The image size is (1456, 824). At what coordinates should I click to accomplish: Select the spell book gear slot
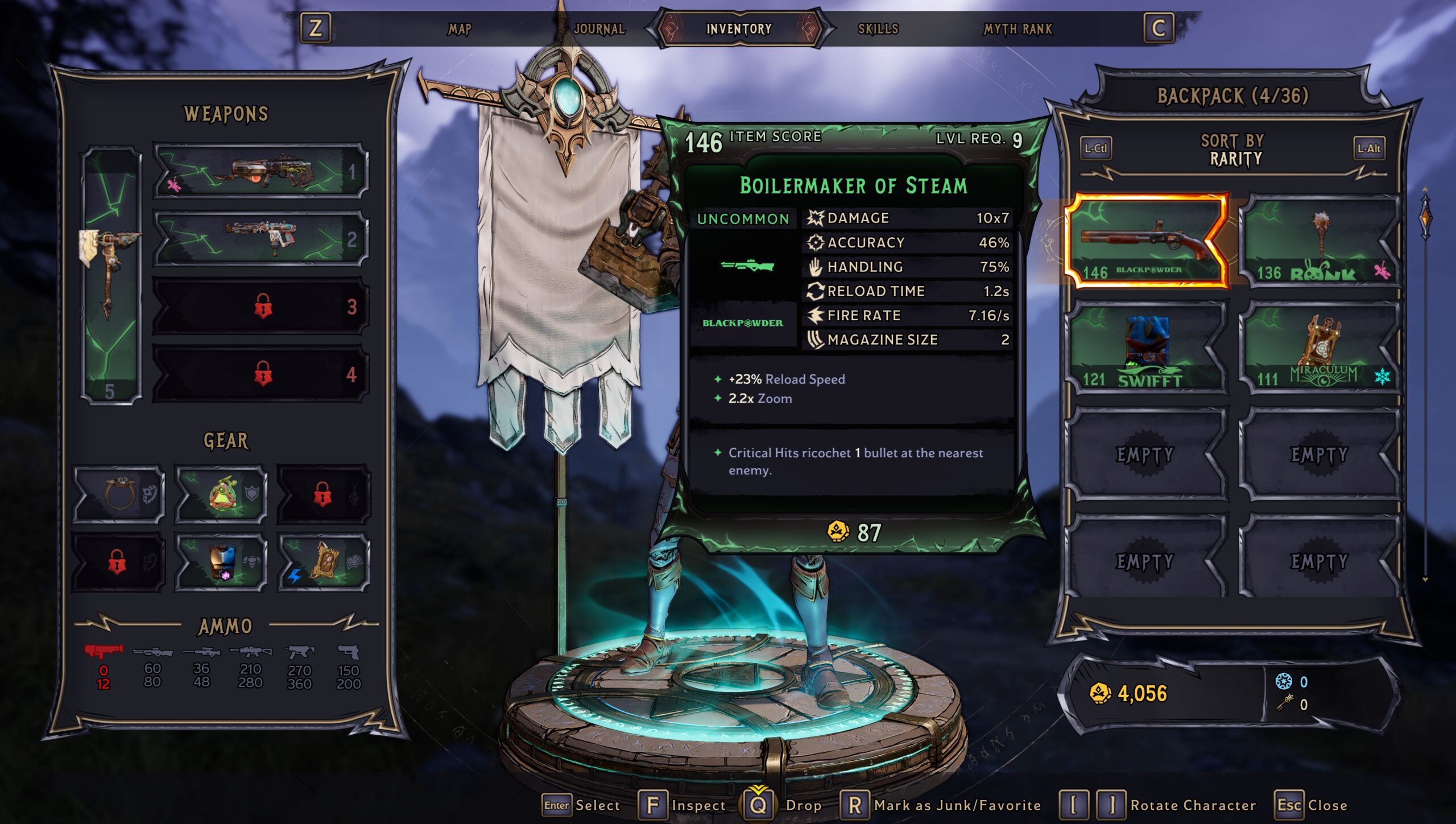click(x=324, y=562)
